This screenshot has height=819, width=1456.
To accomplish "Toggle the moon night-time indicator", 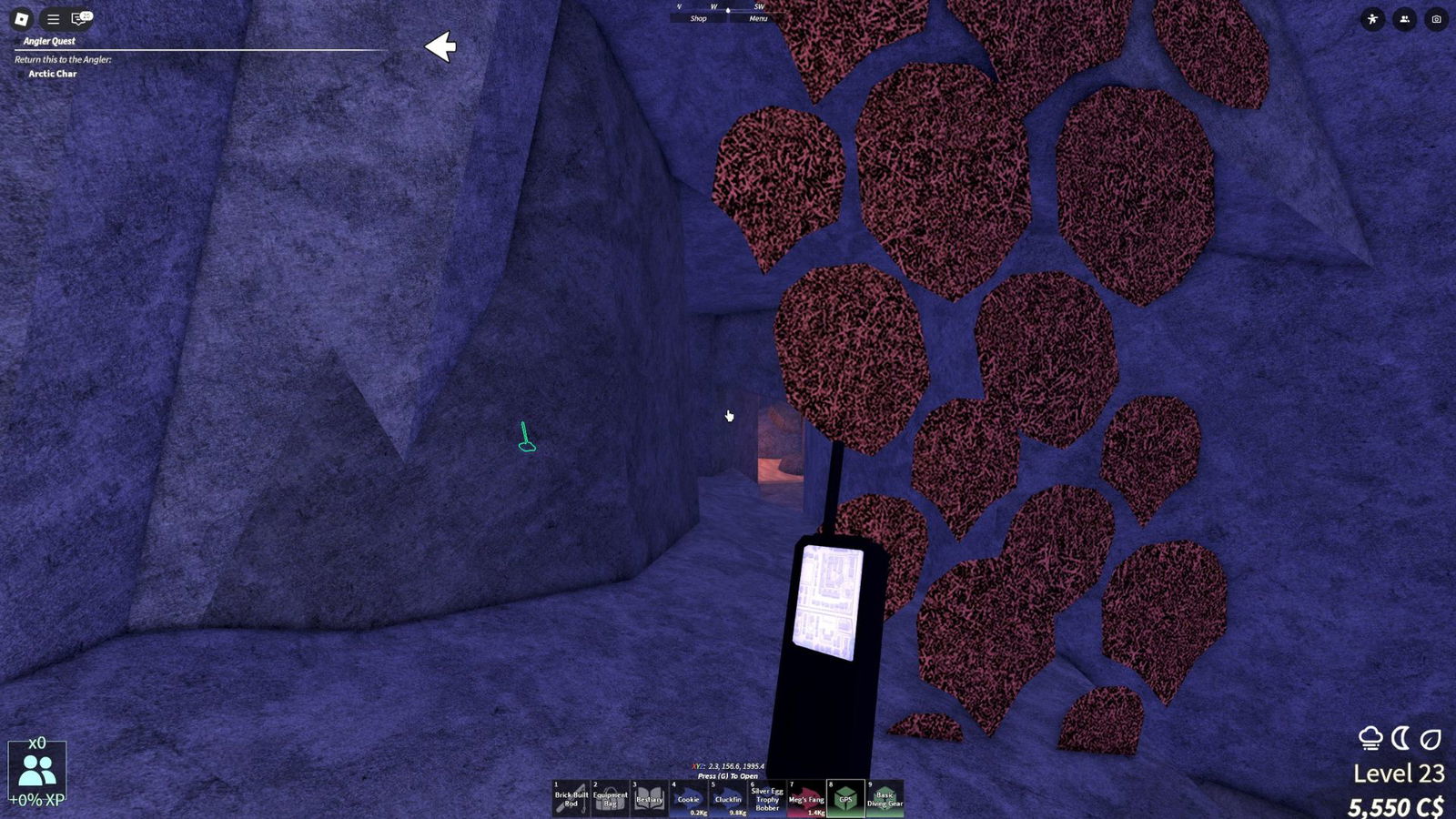I will (x=1401, y=737).
